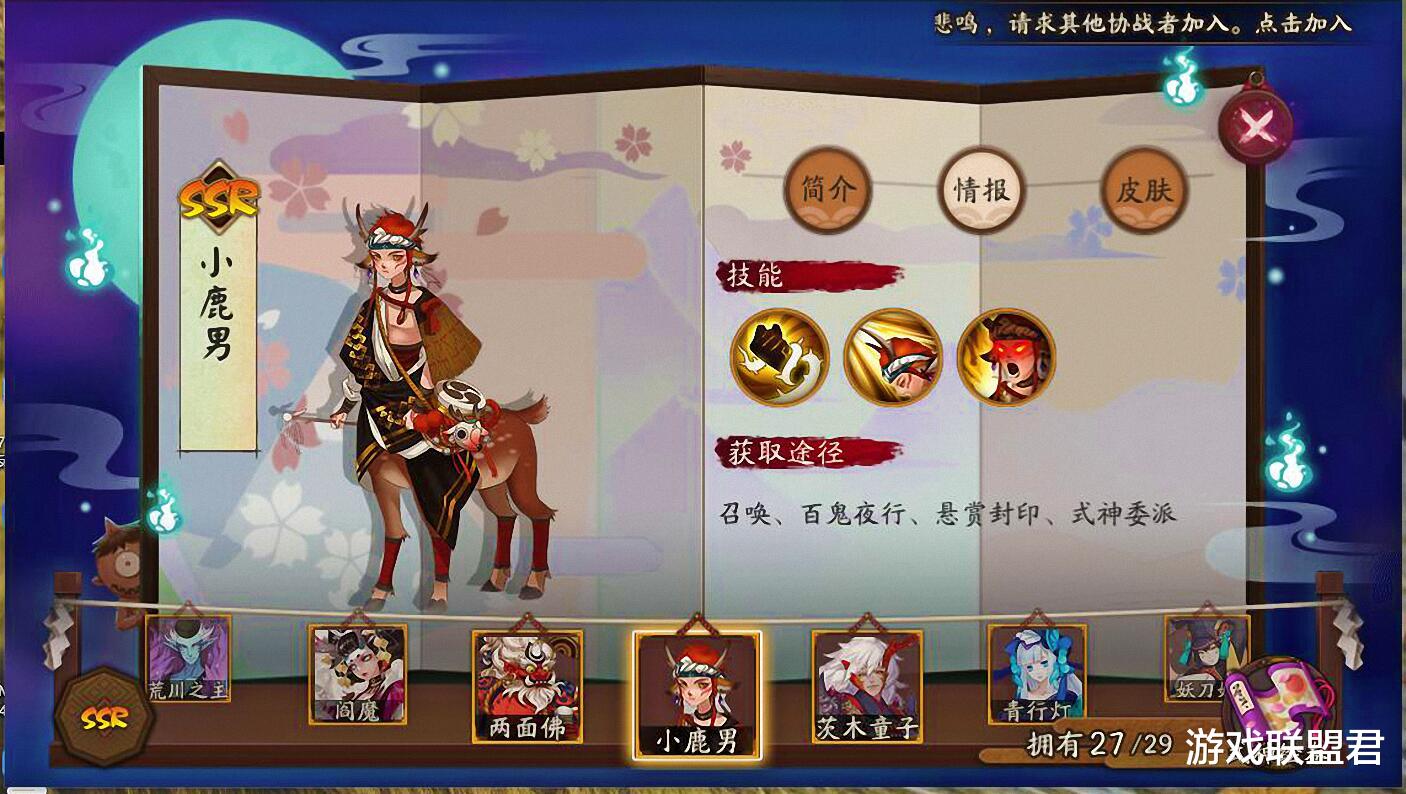The height and width of the screenshot is (794, 1406).
Task: View the second skill under 技能
Action: coord(893,357)
